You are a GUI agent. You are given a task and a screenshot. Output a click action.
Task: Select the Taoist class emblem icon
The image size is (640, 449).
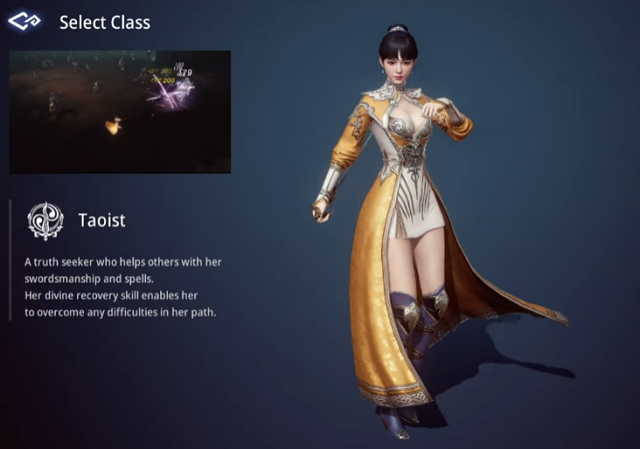coord(45,220)
